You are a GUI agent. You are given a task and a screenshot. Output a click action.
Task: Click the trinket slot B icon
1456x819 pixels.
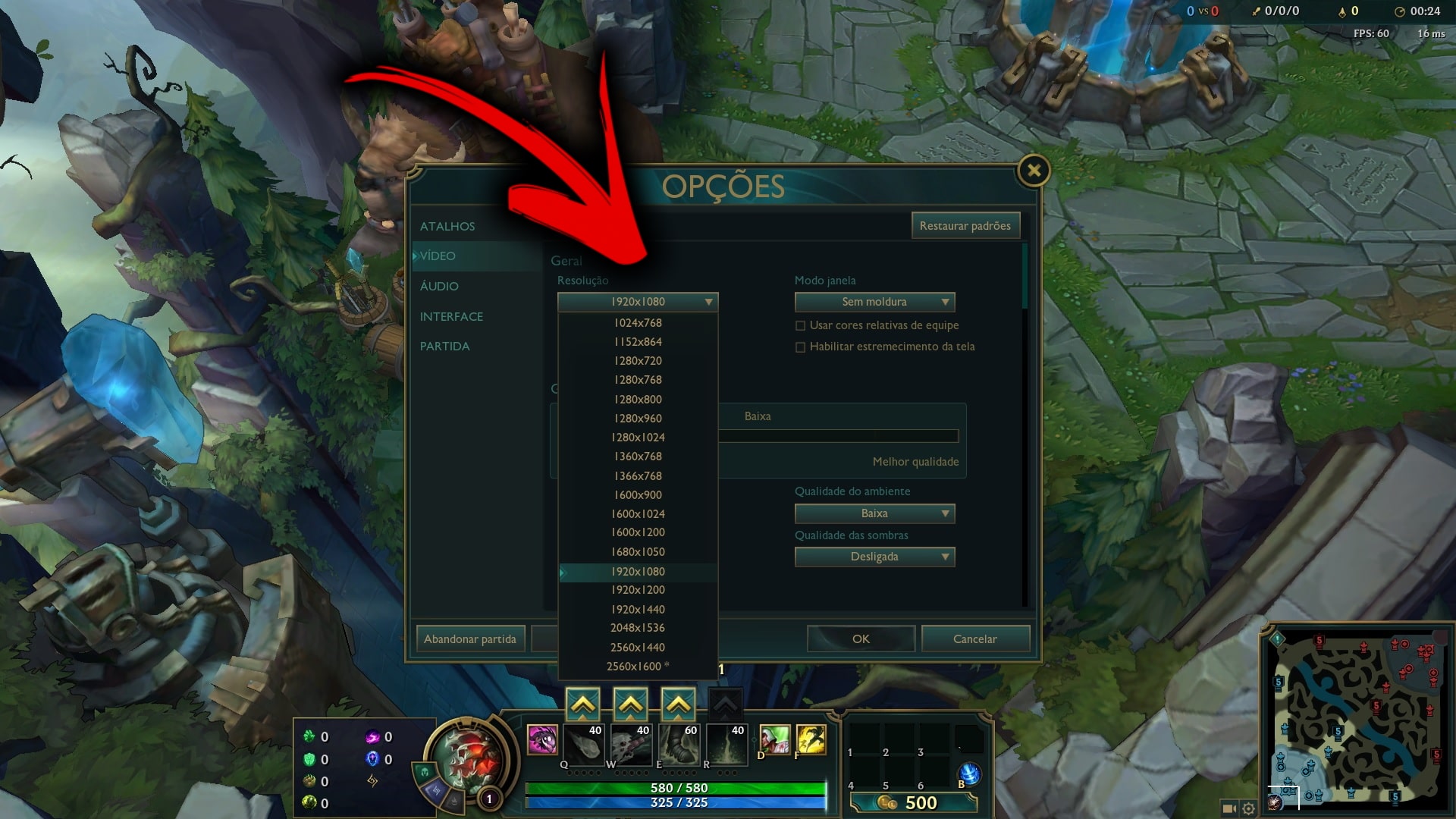click(970, 775)
